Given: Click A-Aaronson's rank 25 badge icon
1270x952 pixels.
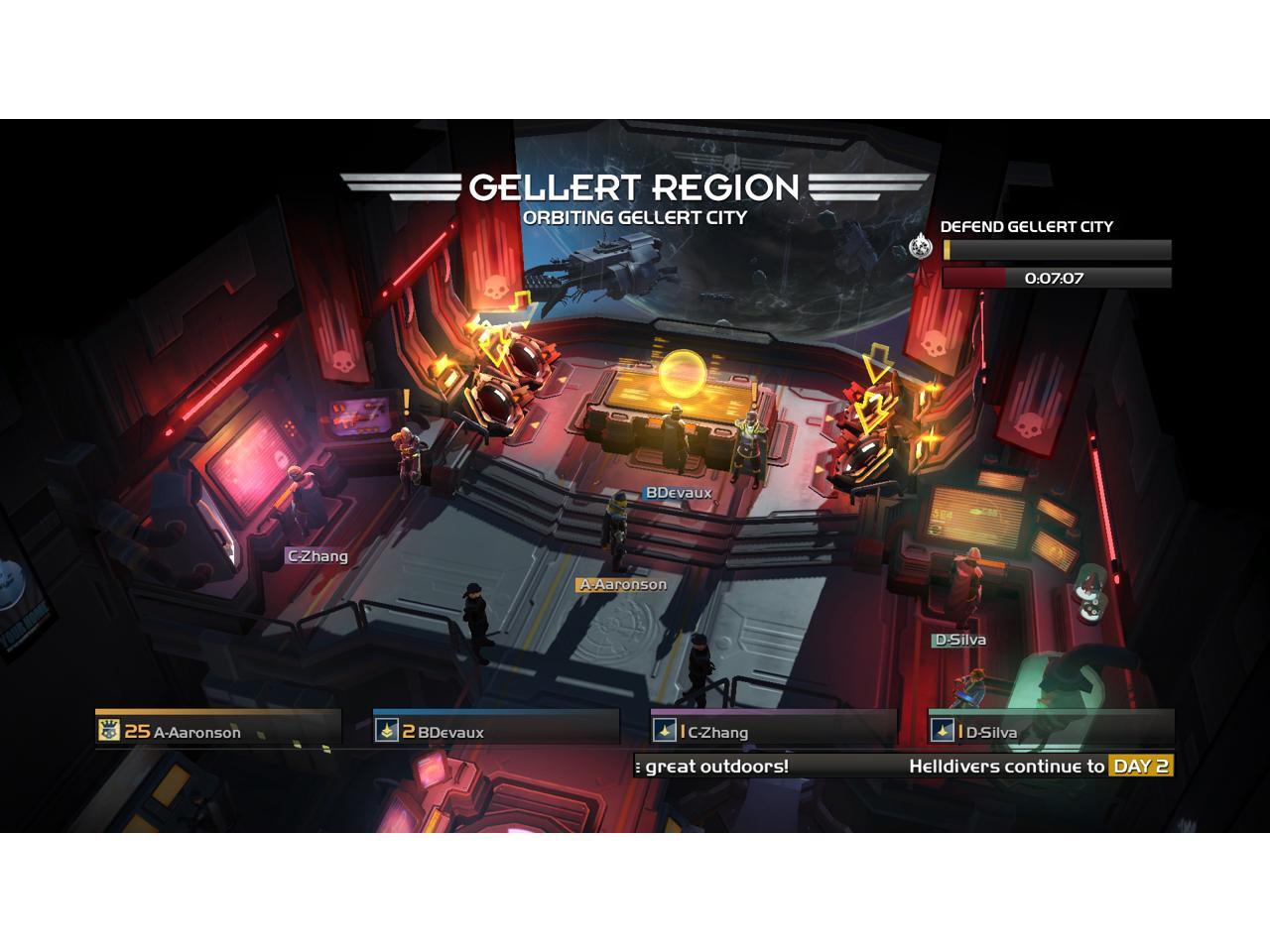Looking at the screenshot, I should pos(108,731).
